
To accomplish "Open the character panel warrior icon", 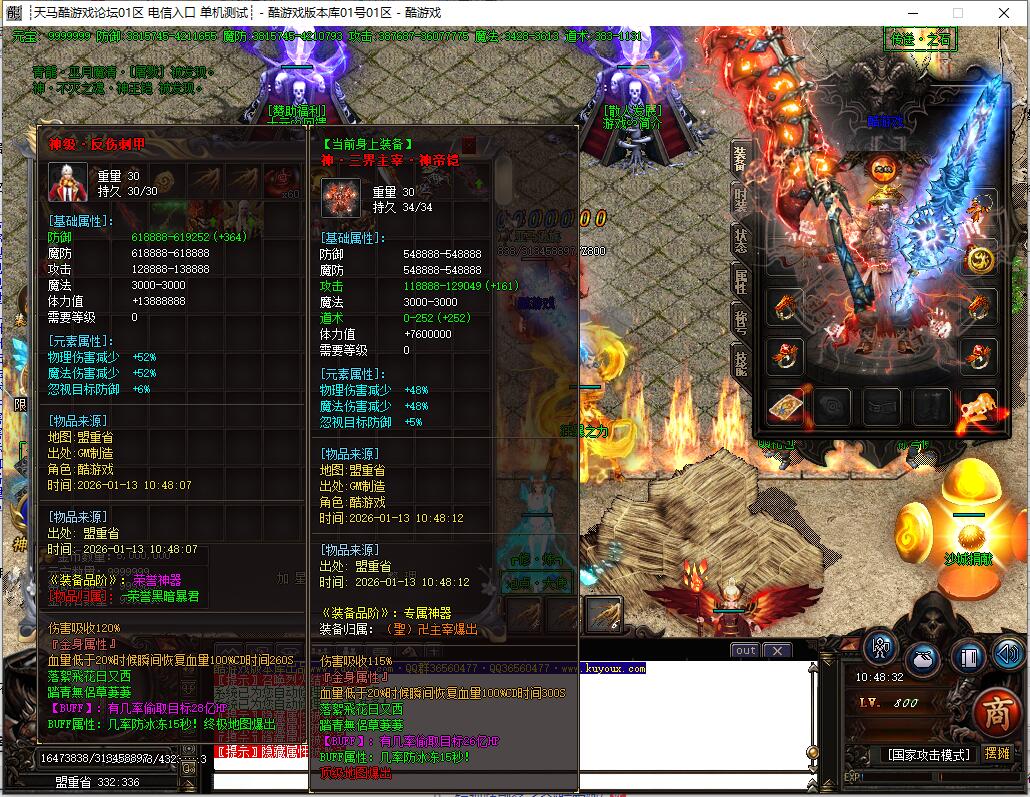I will click(x=880, y=649).
